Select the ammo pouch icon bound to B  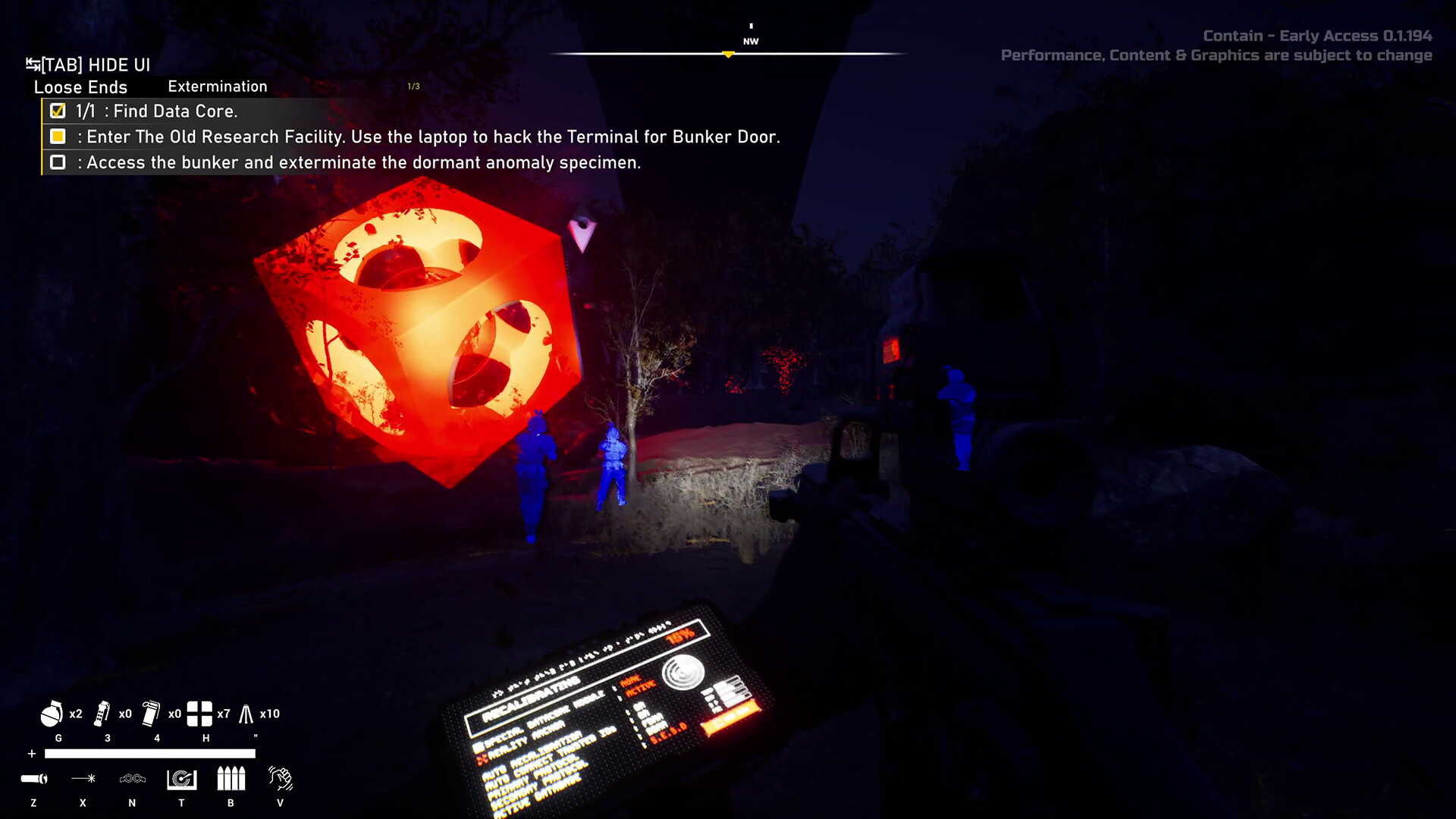click(230, 780)
